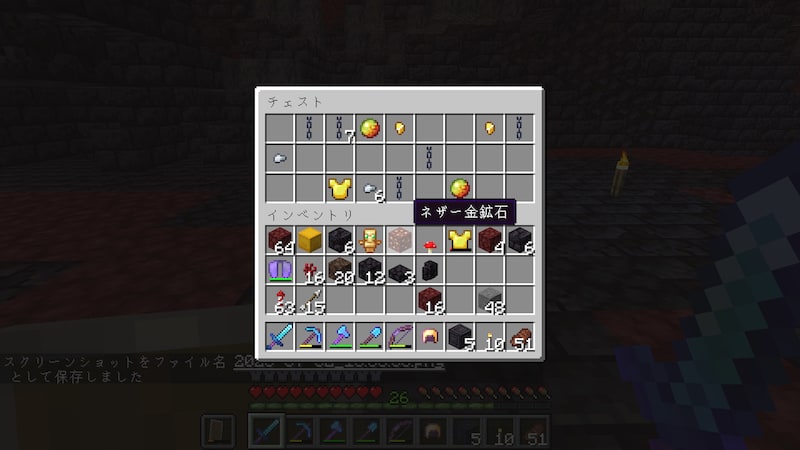Grab the stack of 6 iron nuggets
Image resolution: width=800 pixels, height=450 pixels.
coord(371,188)
